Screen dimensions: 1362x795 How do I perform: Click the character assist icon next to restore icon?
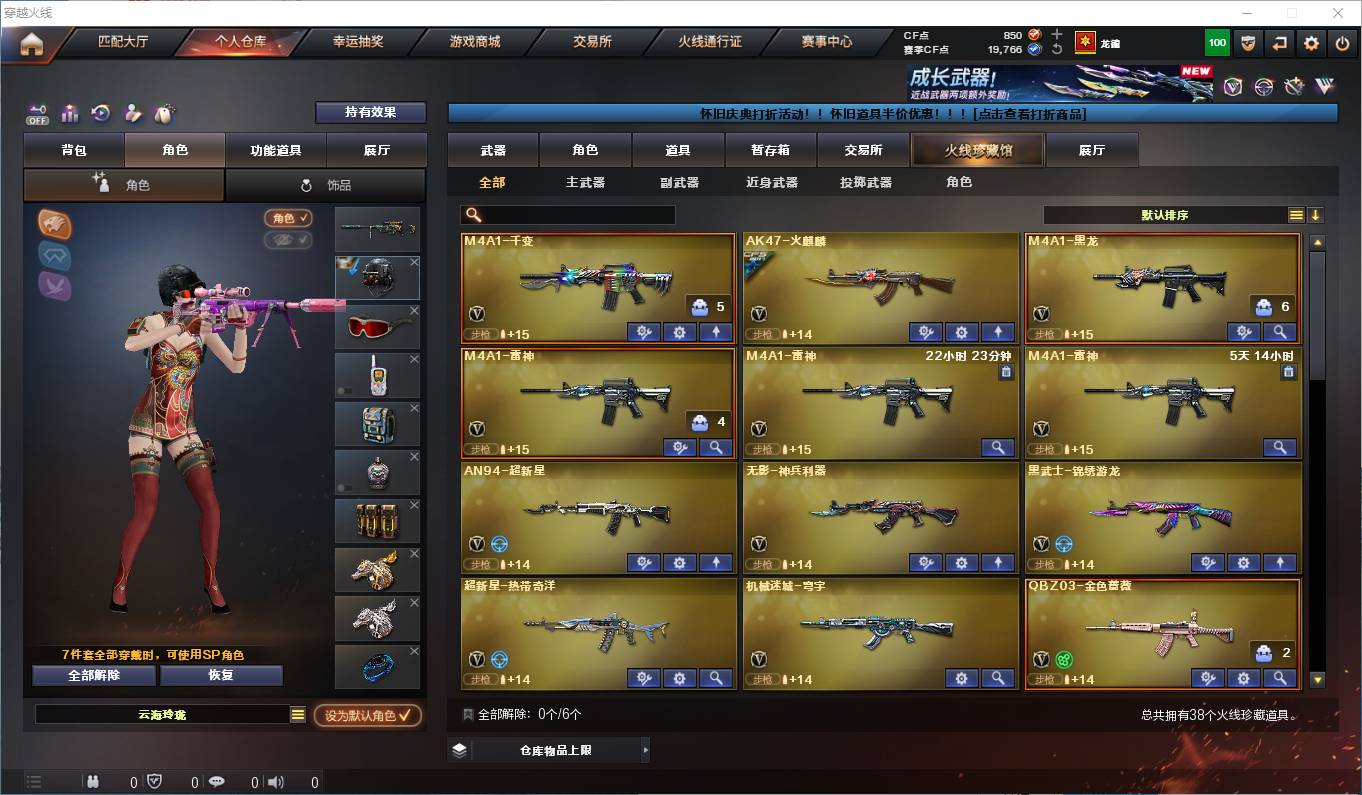[133, 113]
